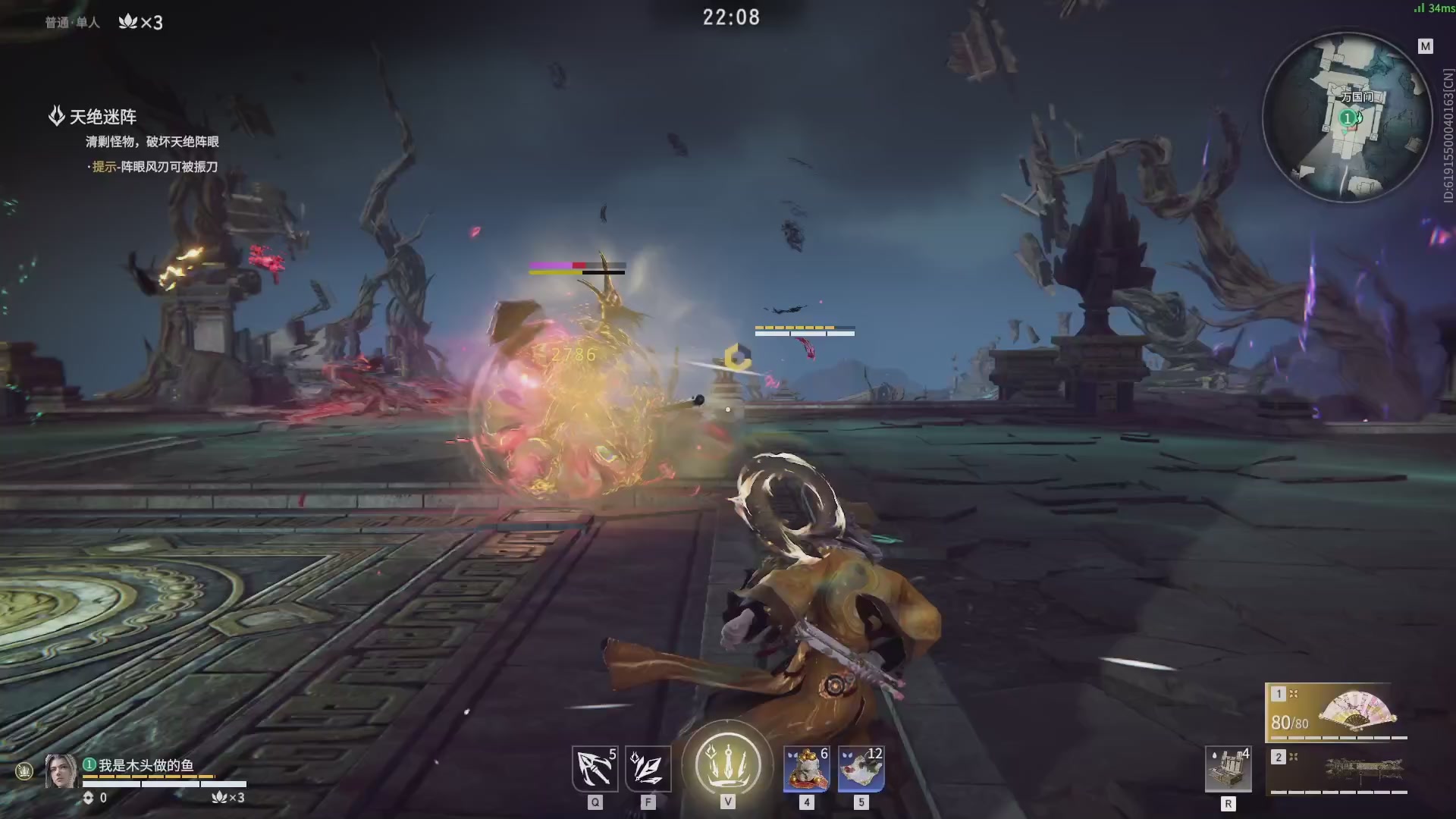The height and width of the screenshot is (819, 1456).
Task: Use the grappling hook skill icon
Action: tap(595, 768)
